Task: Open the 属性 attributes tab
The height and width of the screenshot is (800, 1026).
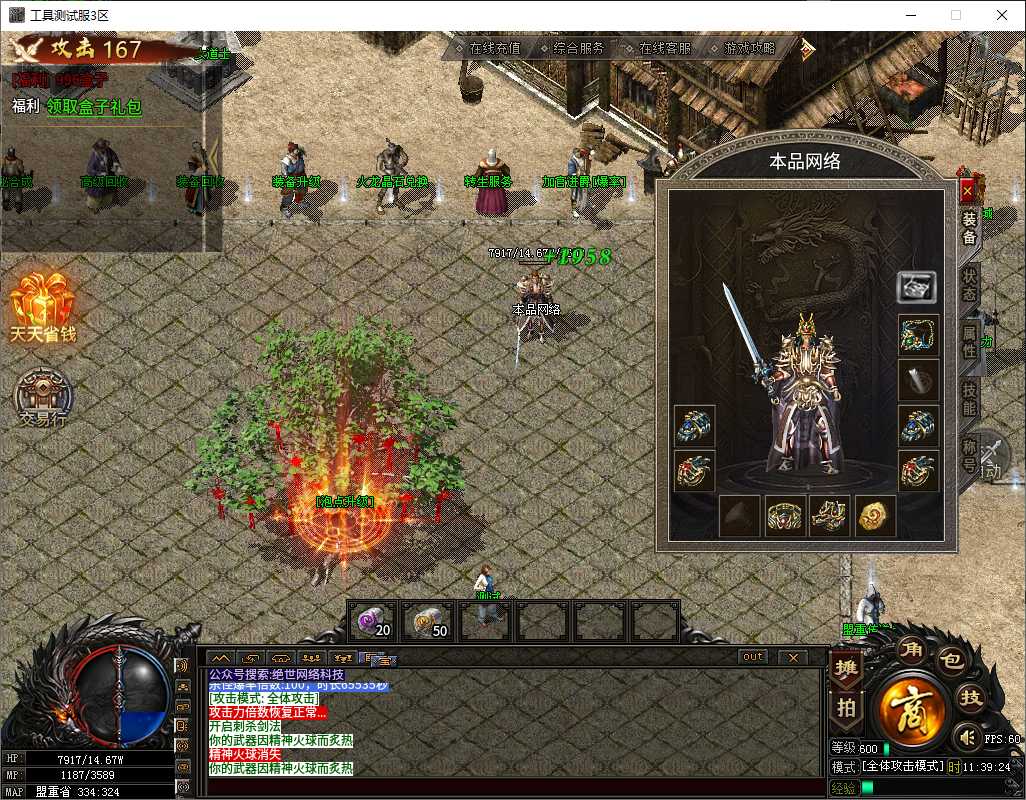Action: tap(969, 342)
